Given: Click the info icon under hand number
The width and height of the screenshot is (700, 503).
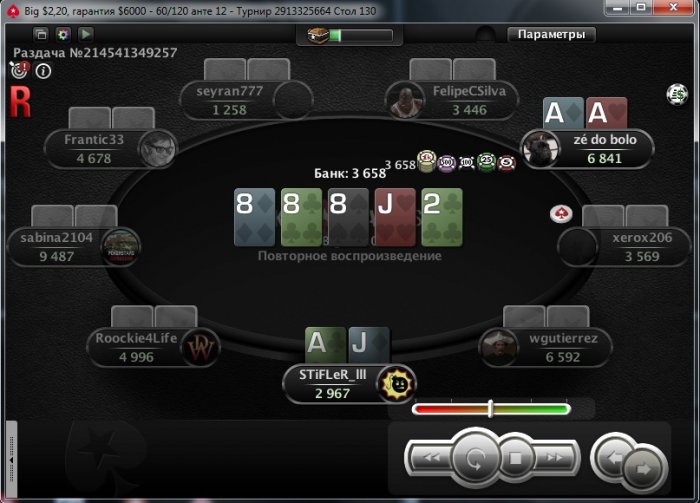Looking at the screenshot, I should tap(44, 70).
